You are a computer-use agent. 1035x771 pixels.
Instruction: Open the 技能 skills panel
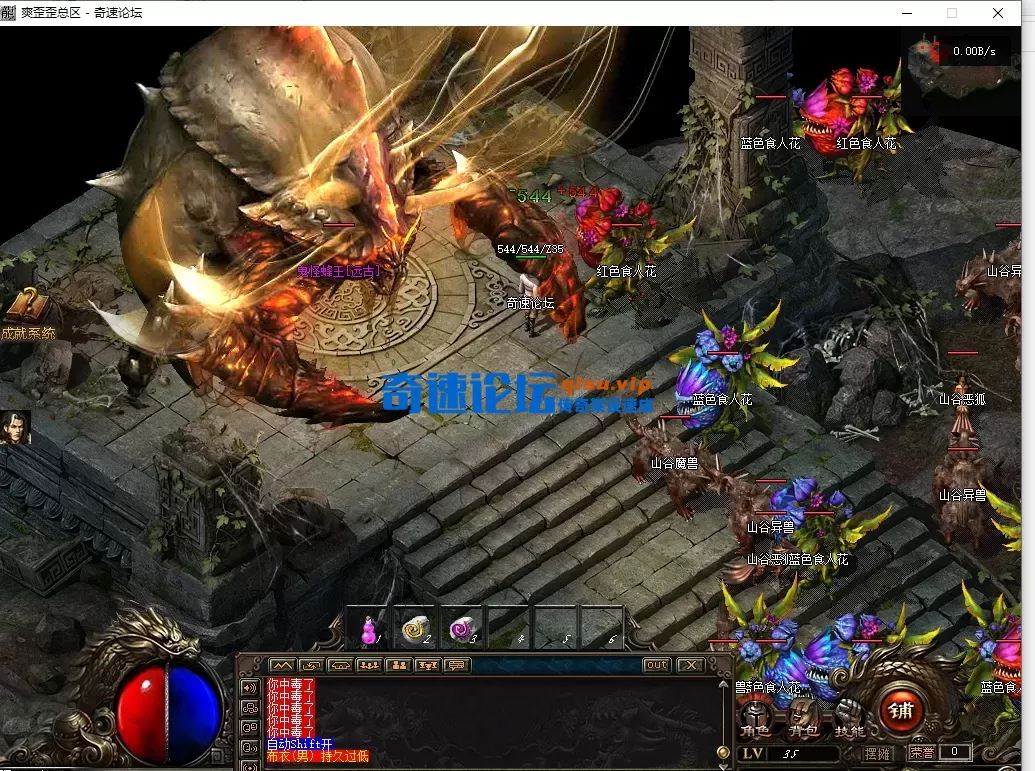click(x=849, y=718)
